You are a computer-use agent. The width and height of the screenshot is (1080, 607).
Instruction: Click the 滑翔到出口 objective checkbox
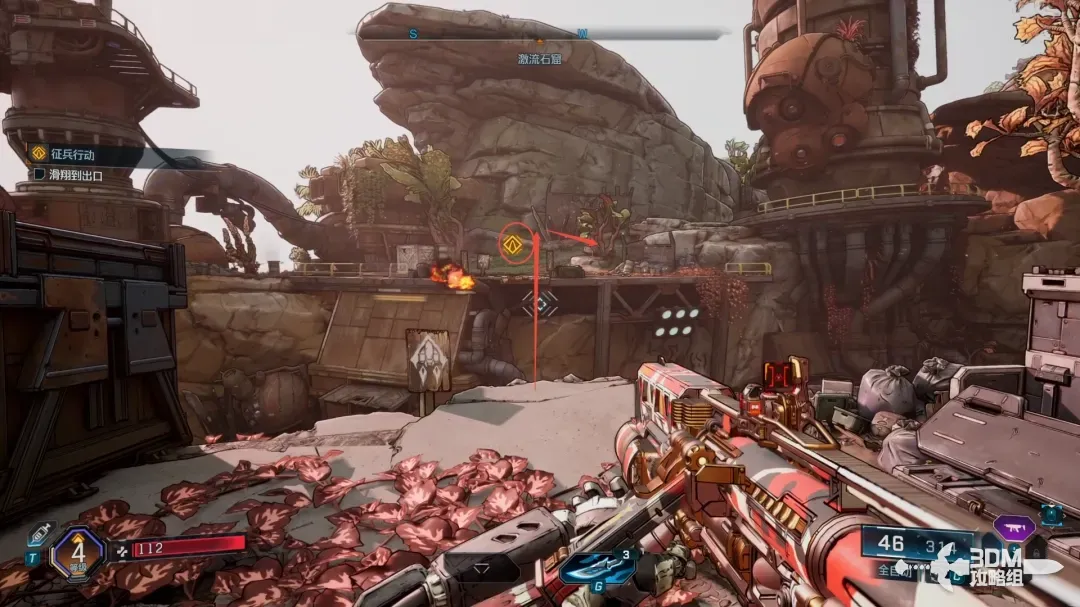(x=39, y=174)
